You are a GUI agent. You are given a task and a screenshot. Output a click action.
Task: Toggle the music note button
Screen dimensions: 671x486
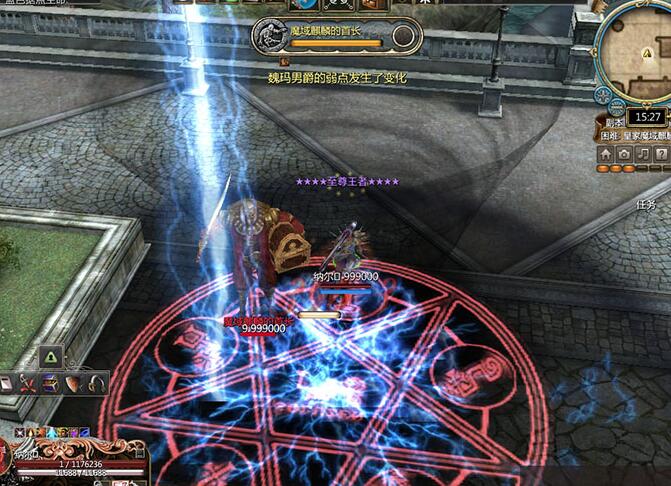pyautogui.click(x=644, y=154)
